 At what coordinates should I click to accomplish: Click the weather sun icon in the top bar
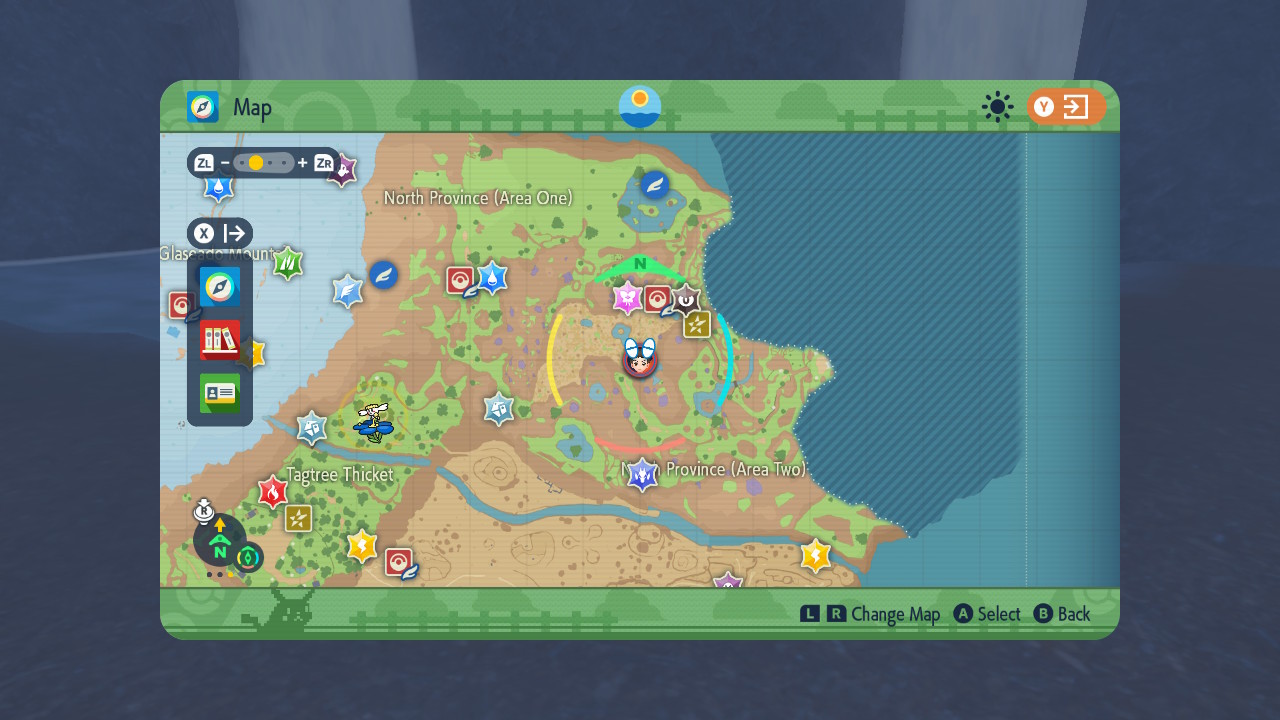pos(997,107)
